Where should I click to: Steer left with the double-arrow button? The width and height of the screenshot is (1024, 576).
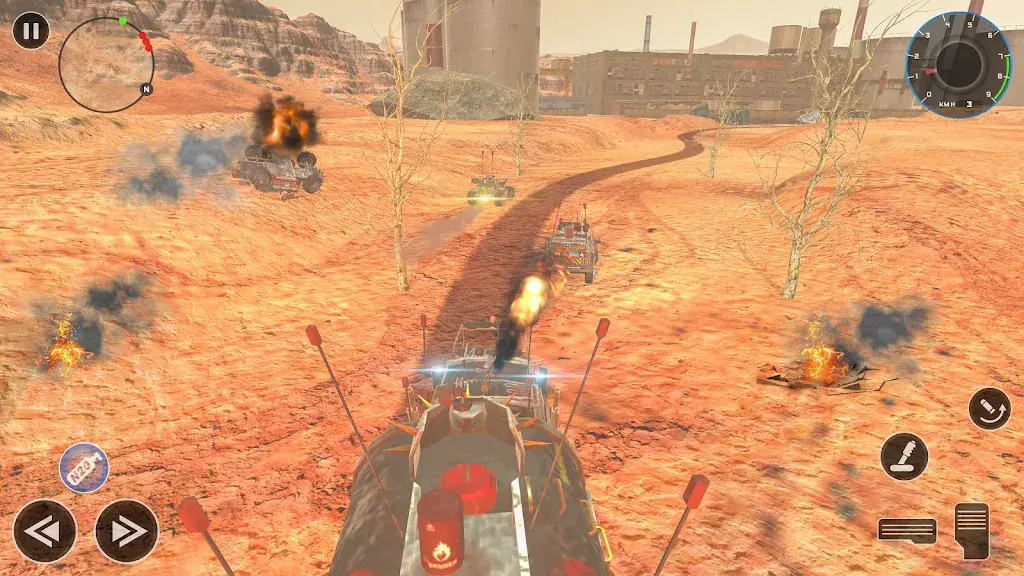pyautogui.click(x=44, y=531)
